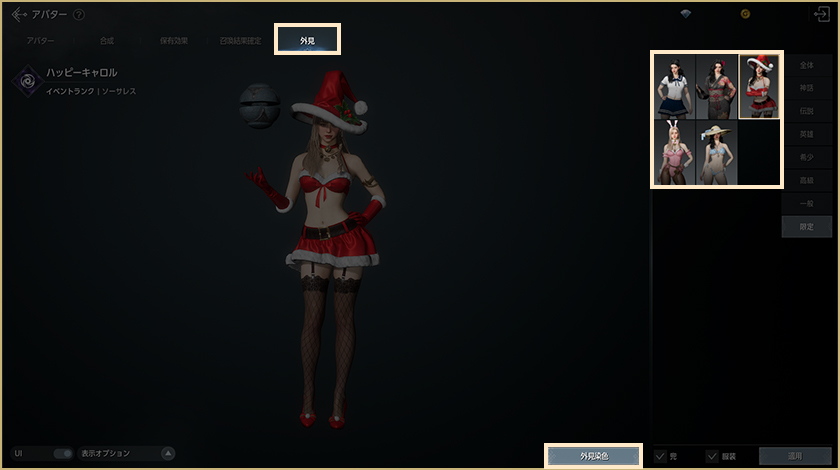This screenshot has width=840, height=470.
Task: Select the dark kimono avatar thumbnail
Action: [717, 87]
